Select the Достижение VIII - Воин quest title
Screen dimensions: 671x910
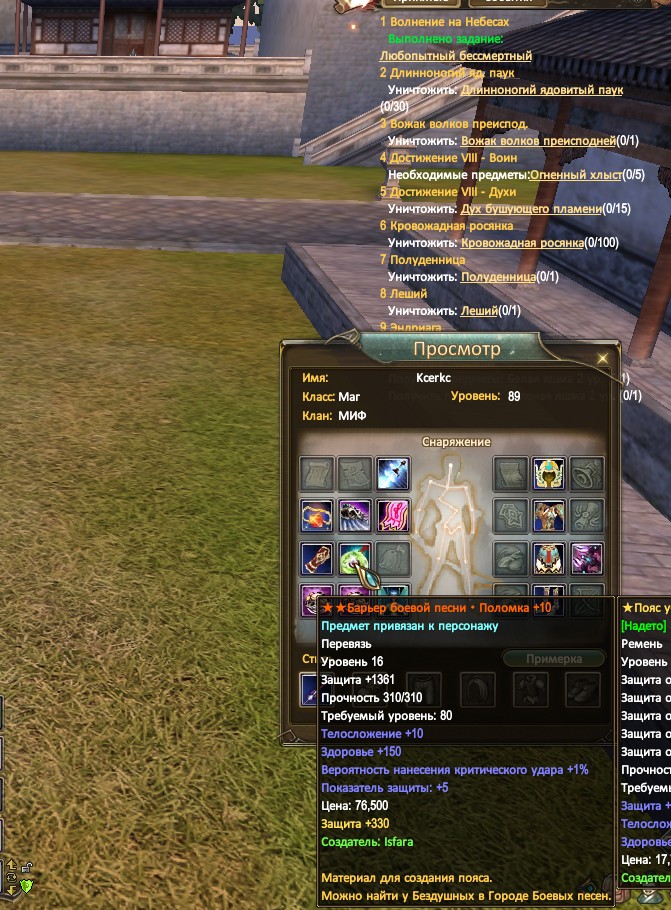coord(450,158)
